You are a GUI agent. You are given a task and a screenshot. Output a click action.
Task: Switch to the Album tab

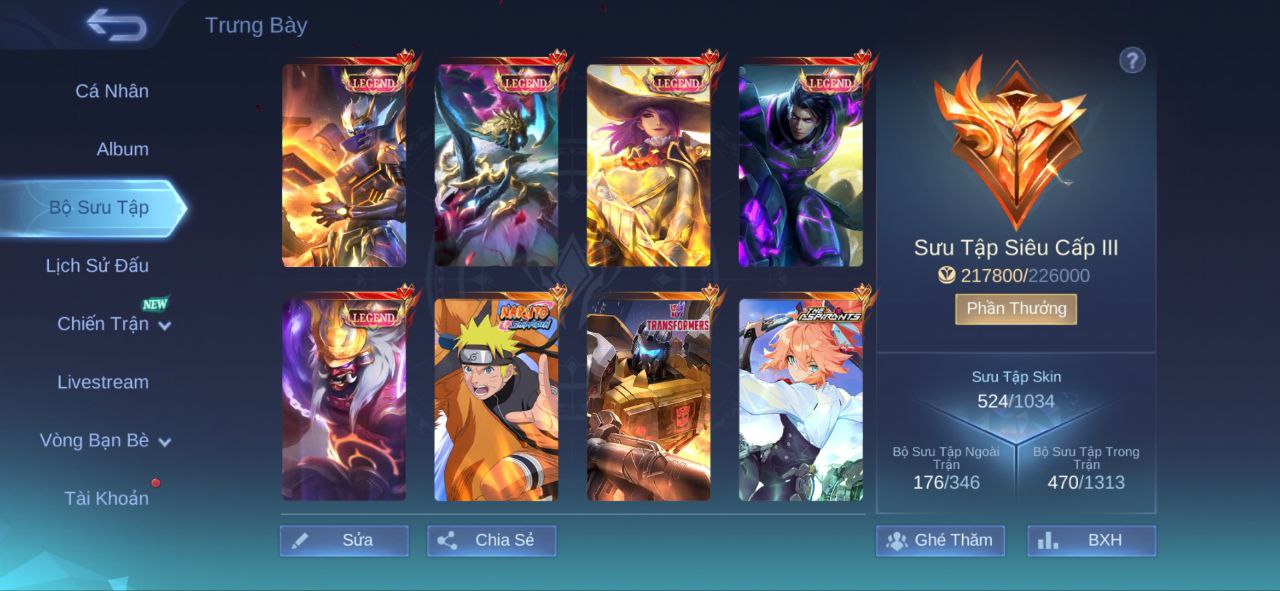[x=122, y=149]
